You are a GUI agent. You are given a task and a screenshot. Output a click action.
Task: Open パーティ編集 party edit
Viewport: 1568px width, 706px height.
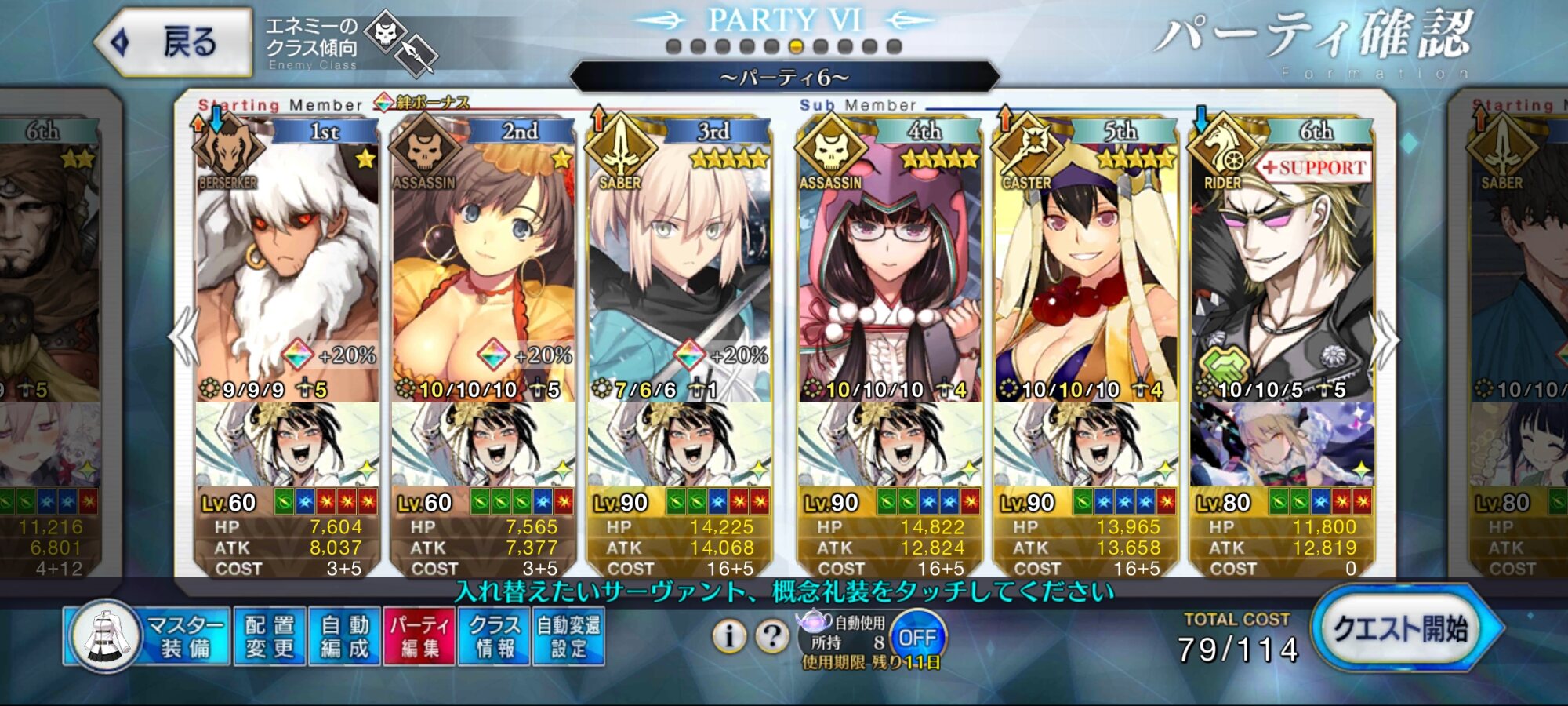[419, 636]
